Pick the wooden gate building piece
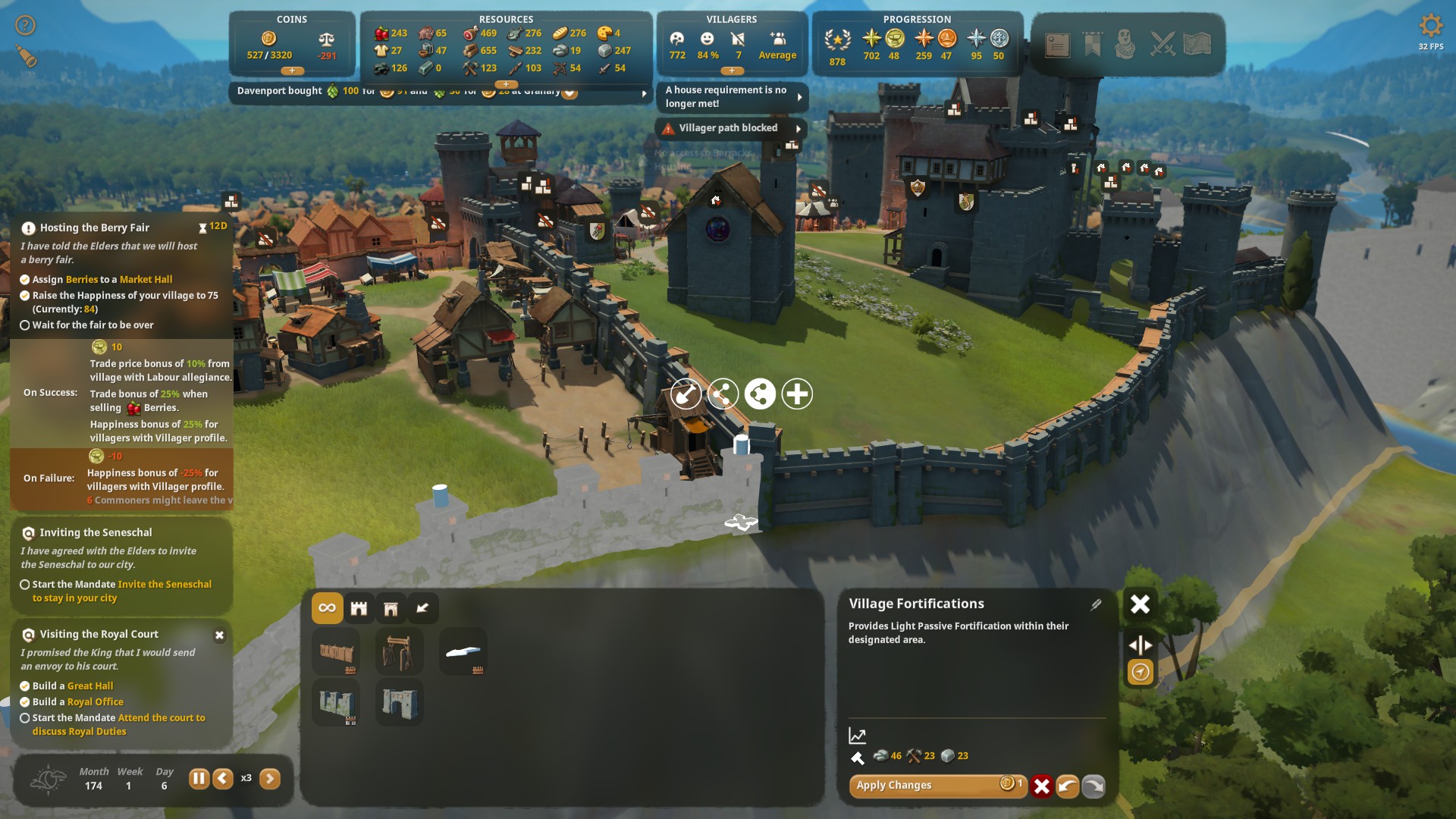Image resolution: width=1456 pixels, height=819 pixels. click(400, 652)
